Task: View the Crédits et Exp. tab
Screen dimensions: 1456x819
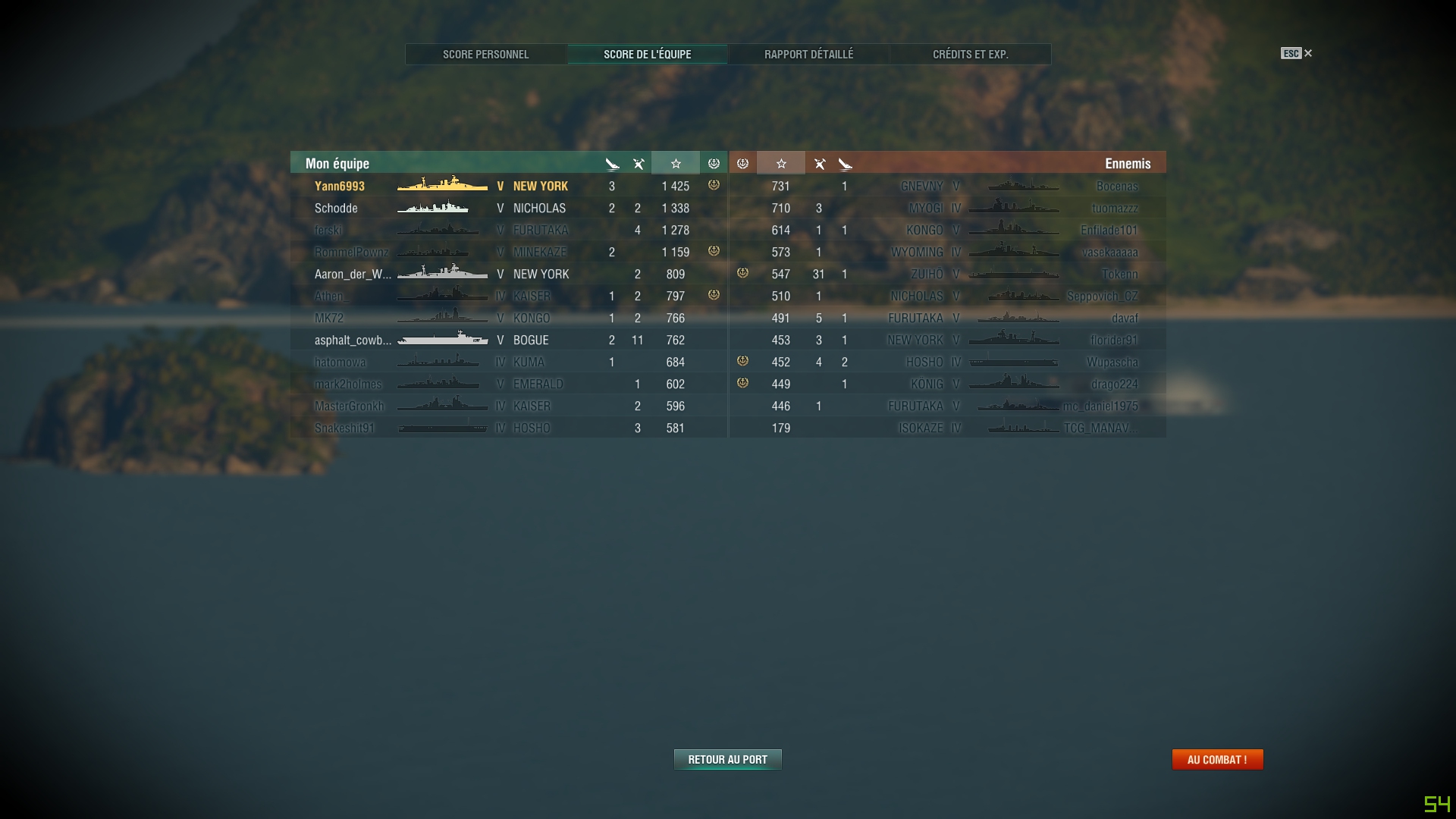Action: click(x=969, y=54)
